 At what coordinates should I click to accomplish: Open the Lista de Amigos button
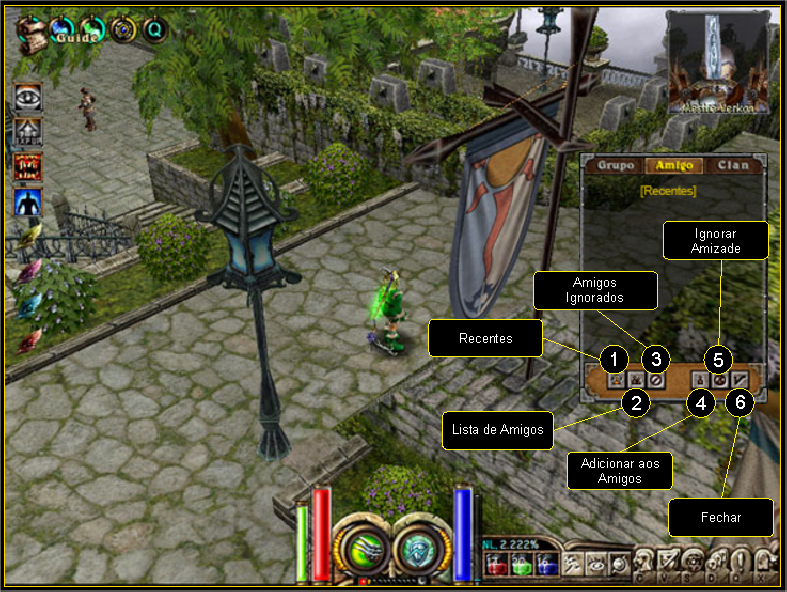[636, 379]
